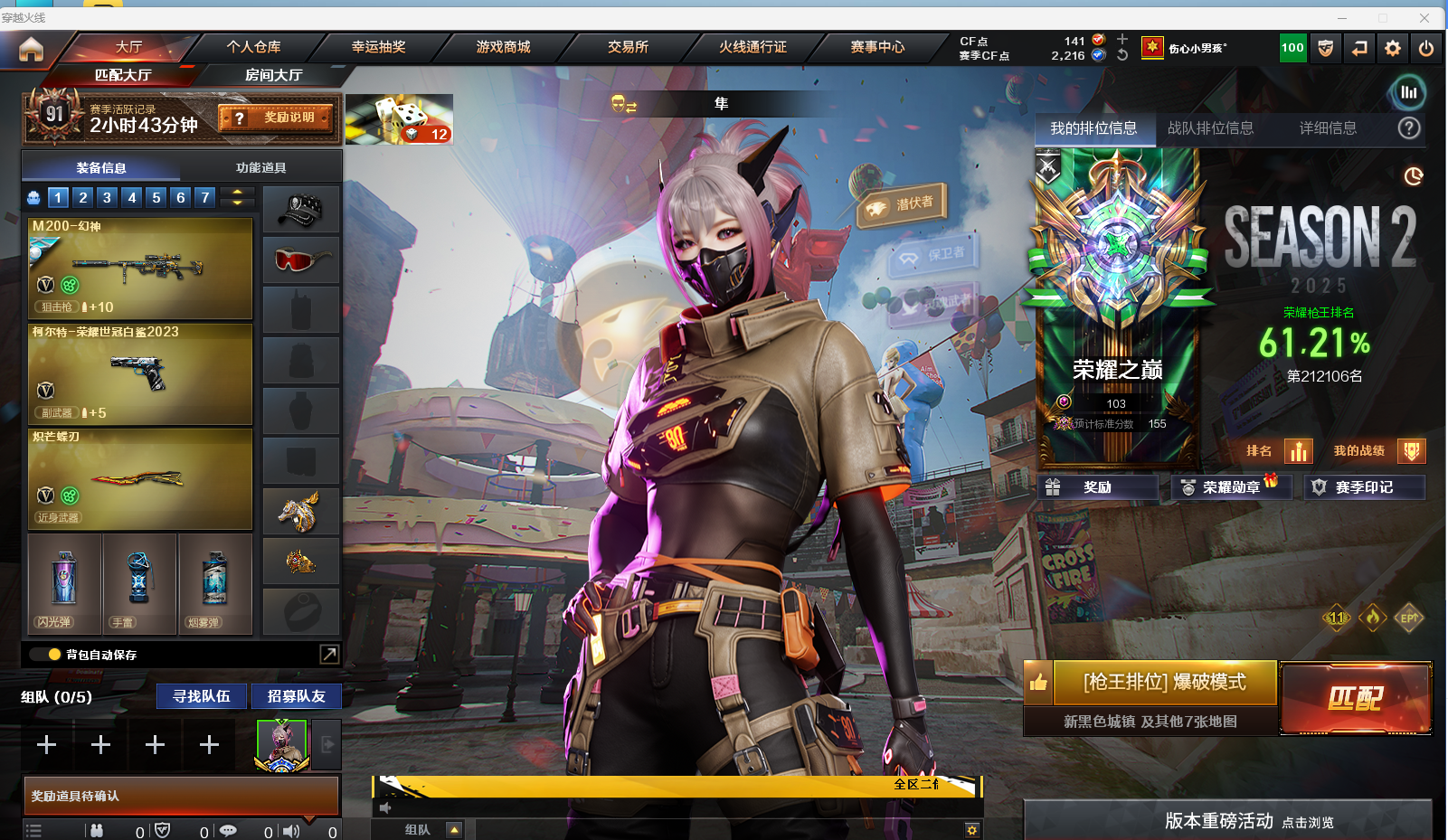
Task: Open the 游戏商城 shop
Action: click(504, 47)
